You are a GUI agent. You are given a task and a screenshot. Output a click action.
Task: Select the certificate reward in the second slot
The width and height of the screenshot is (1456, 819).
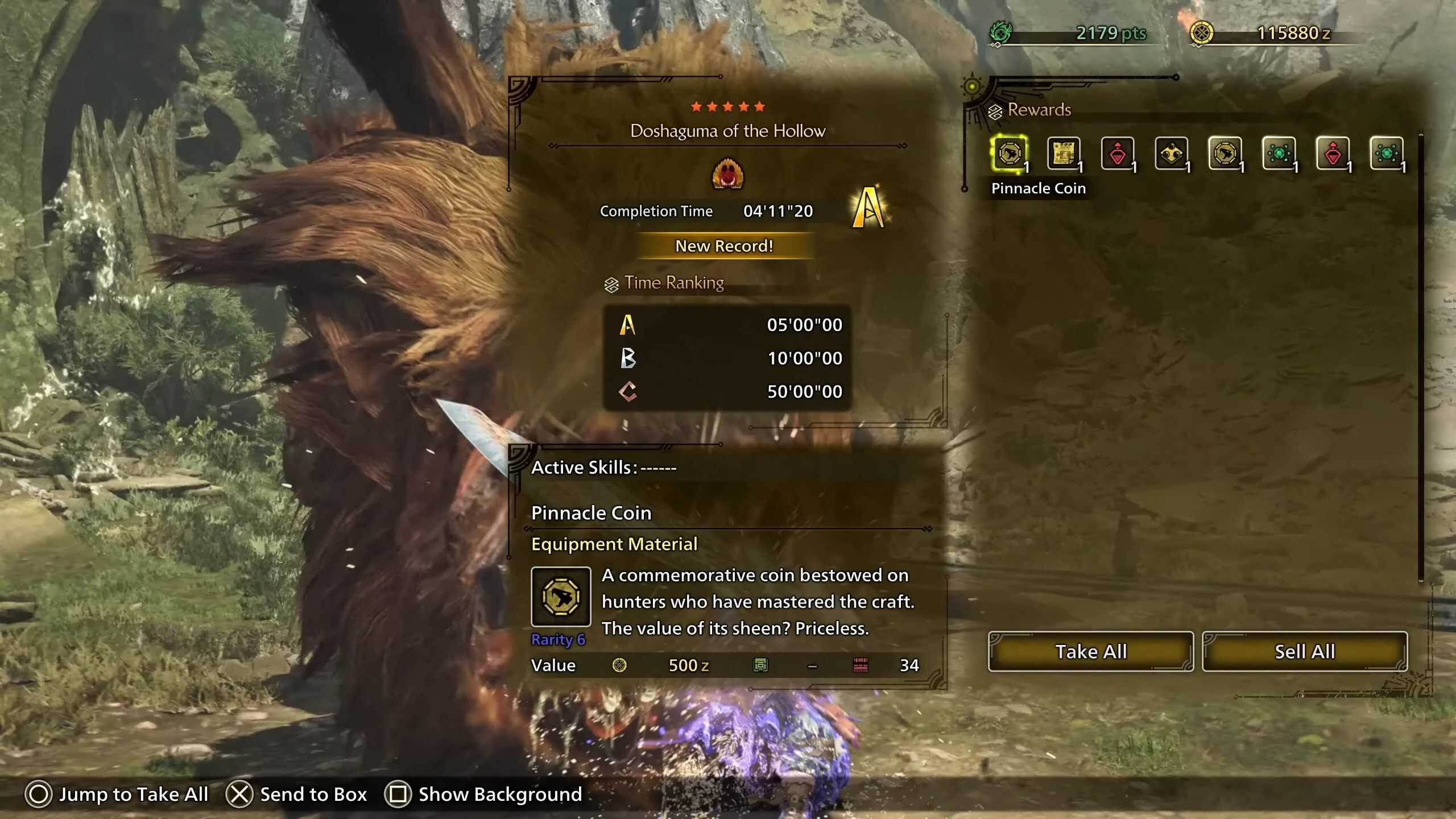click(1065, 152)
